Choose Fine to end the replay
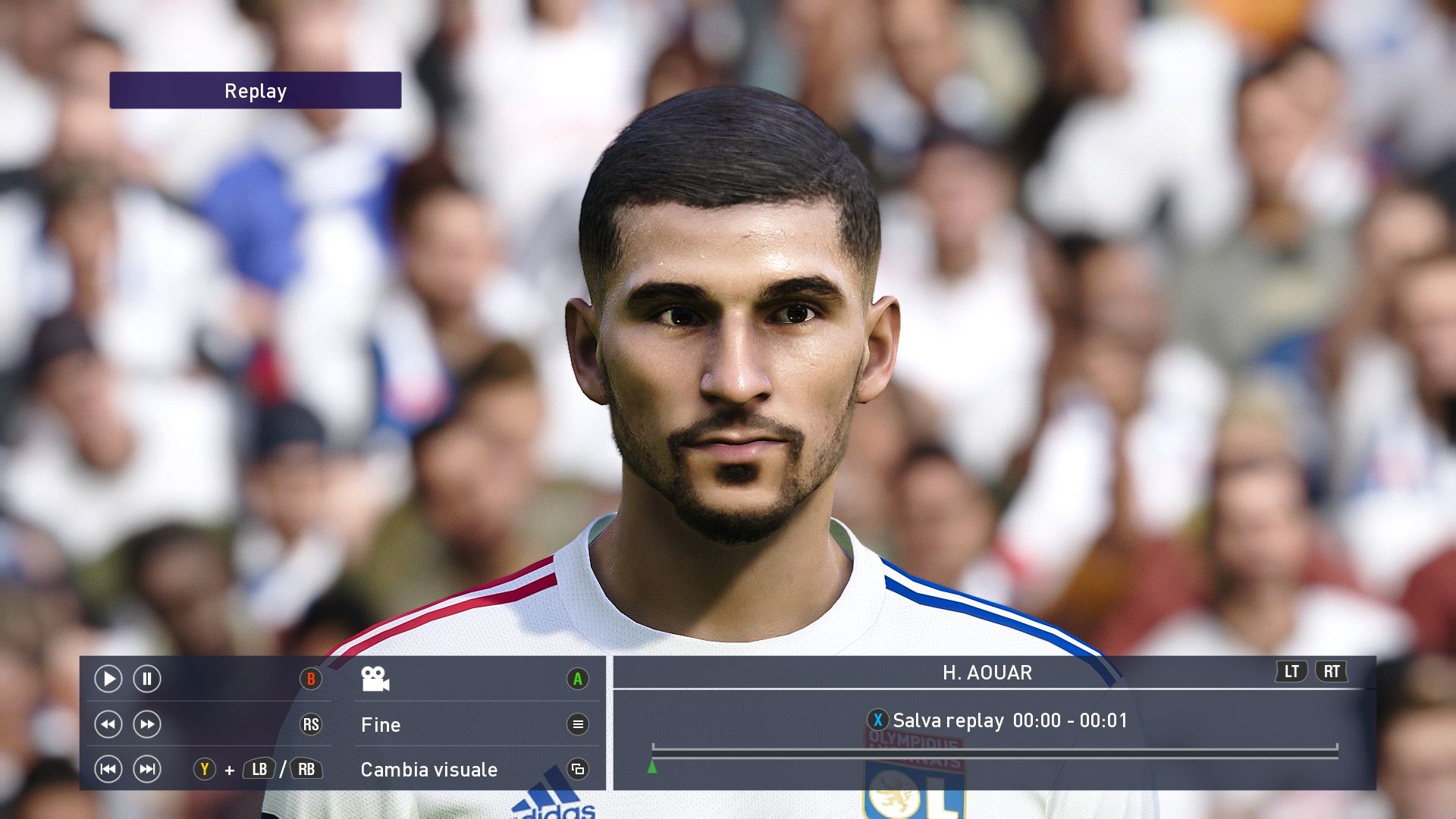Image resolution: width=1456 pixels, height=819 pixels. click(381, 725)
